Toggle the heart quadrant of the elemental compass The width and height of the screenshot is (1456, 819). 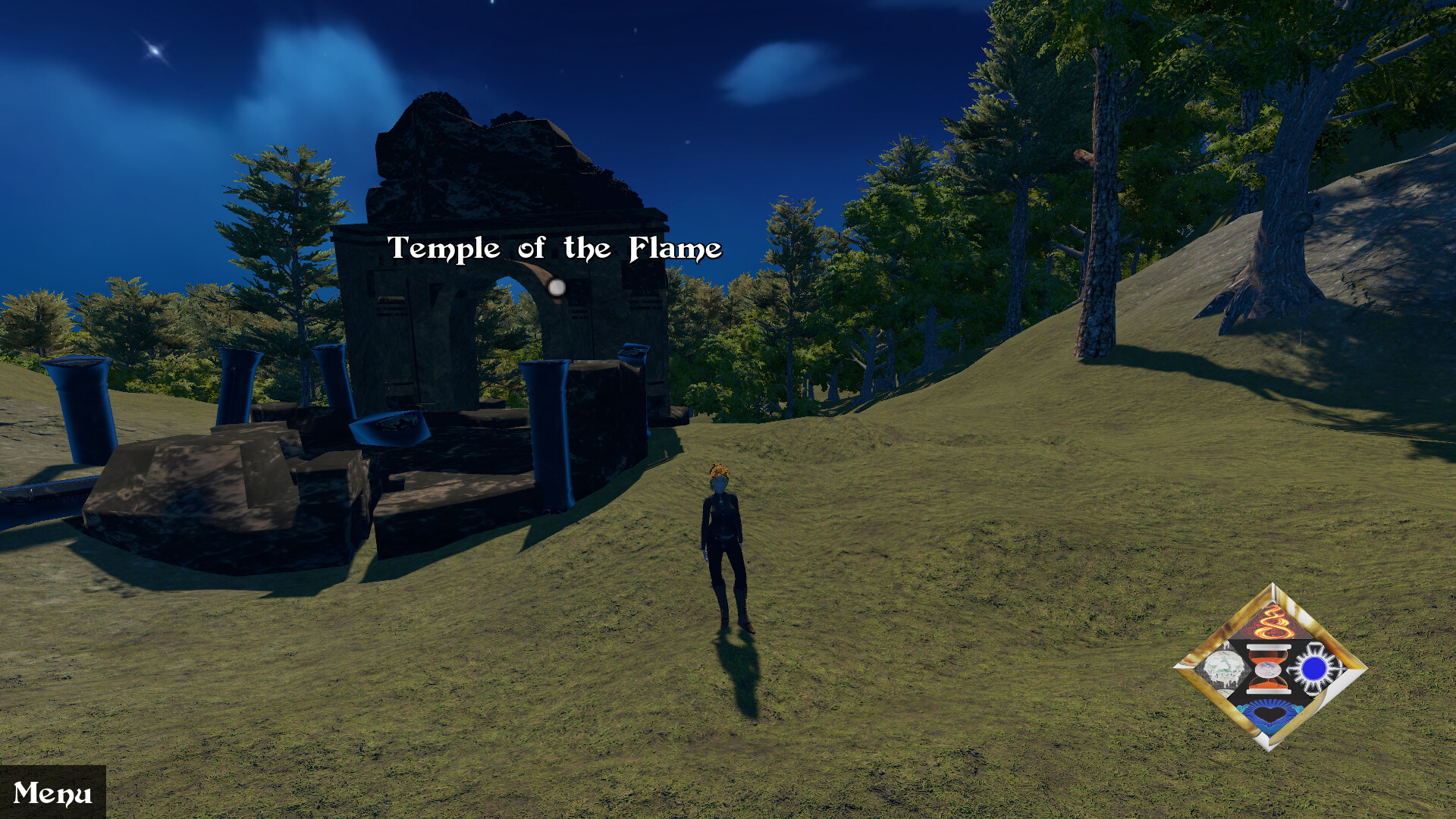point(1268,714)
